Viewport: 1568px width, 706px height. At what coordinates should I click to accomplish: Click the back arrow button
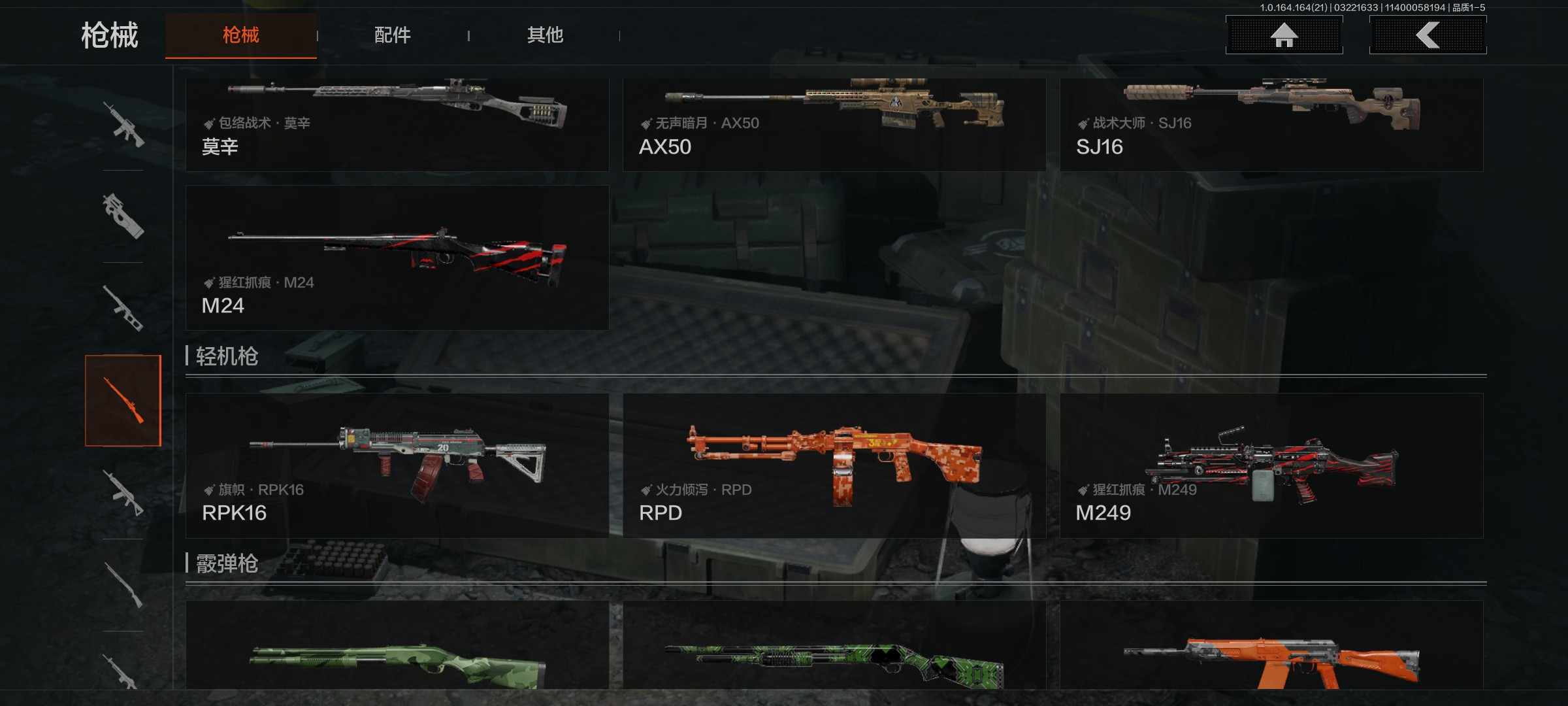(1428, 35)
